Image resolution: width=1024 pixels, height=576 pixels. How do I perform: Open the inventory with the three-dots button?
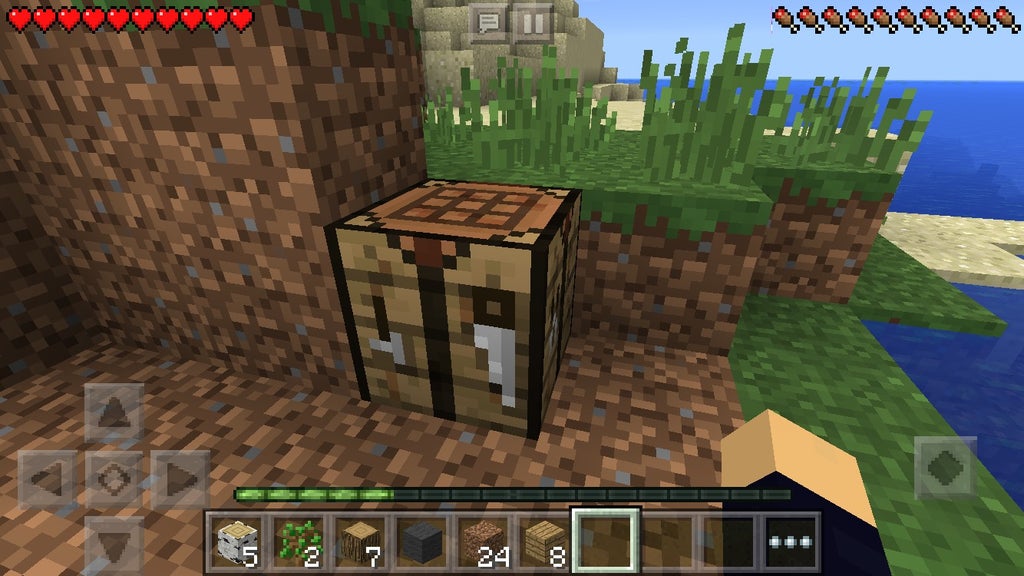792,542
